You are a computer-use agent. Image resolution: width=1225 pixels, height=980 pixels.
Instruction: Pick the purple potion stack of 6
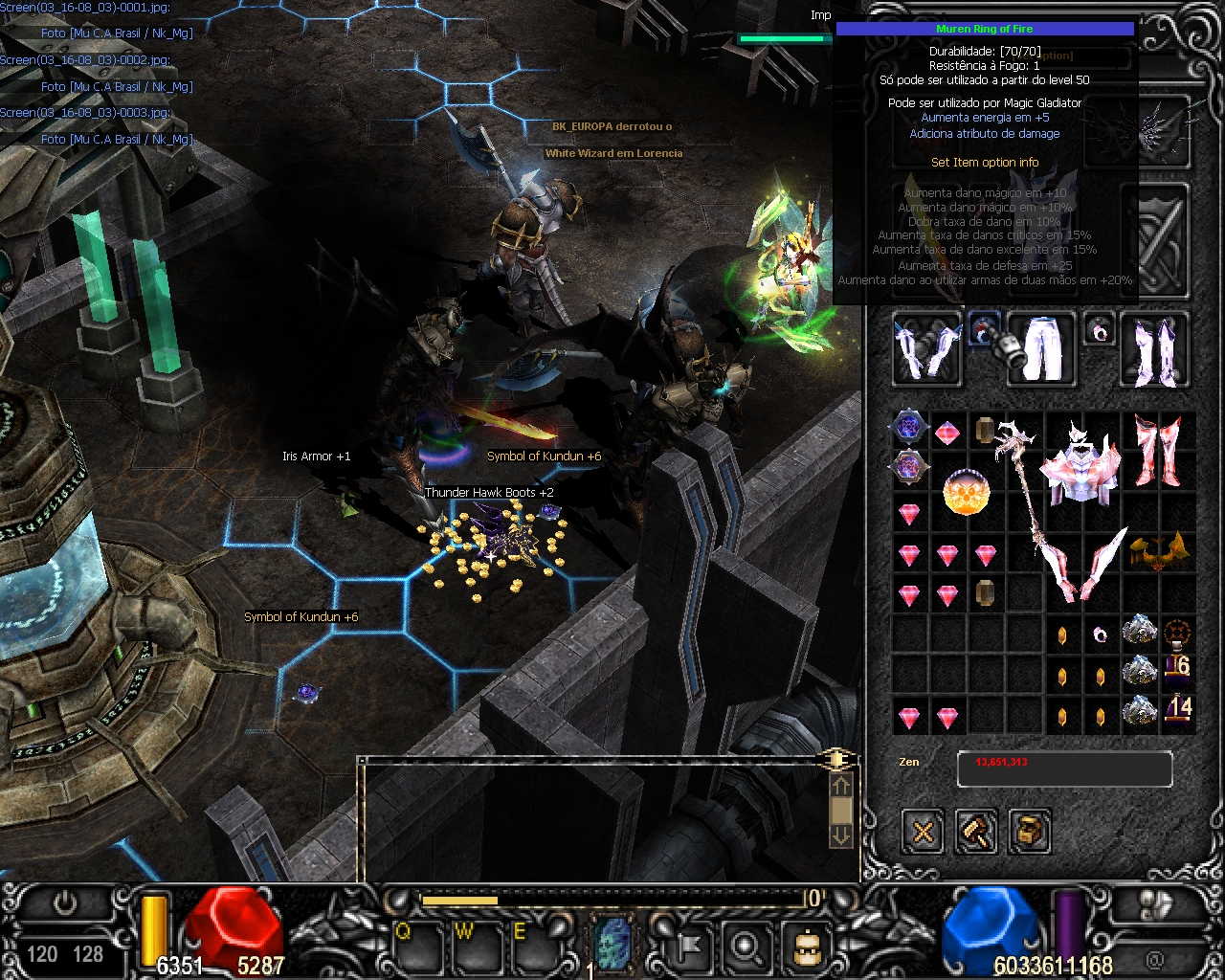coord(1177,666)
